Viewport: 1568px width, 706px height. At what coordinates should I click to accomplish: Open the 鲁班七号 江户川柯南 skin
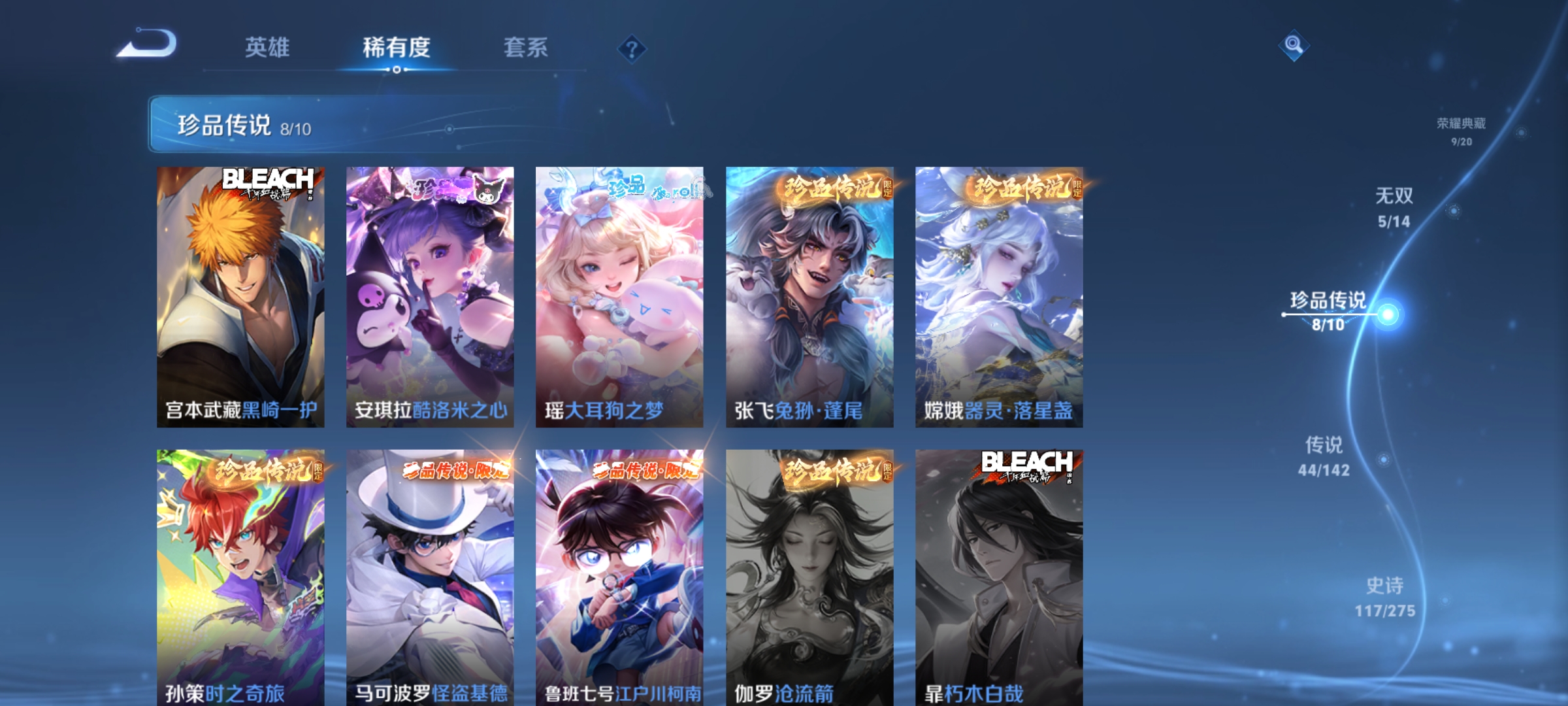tap(619, 575)
